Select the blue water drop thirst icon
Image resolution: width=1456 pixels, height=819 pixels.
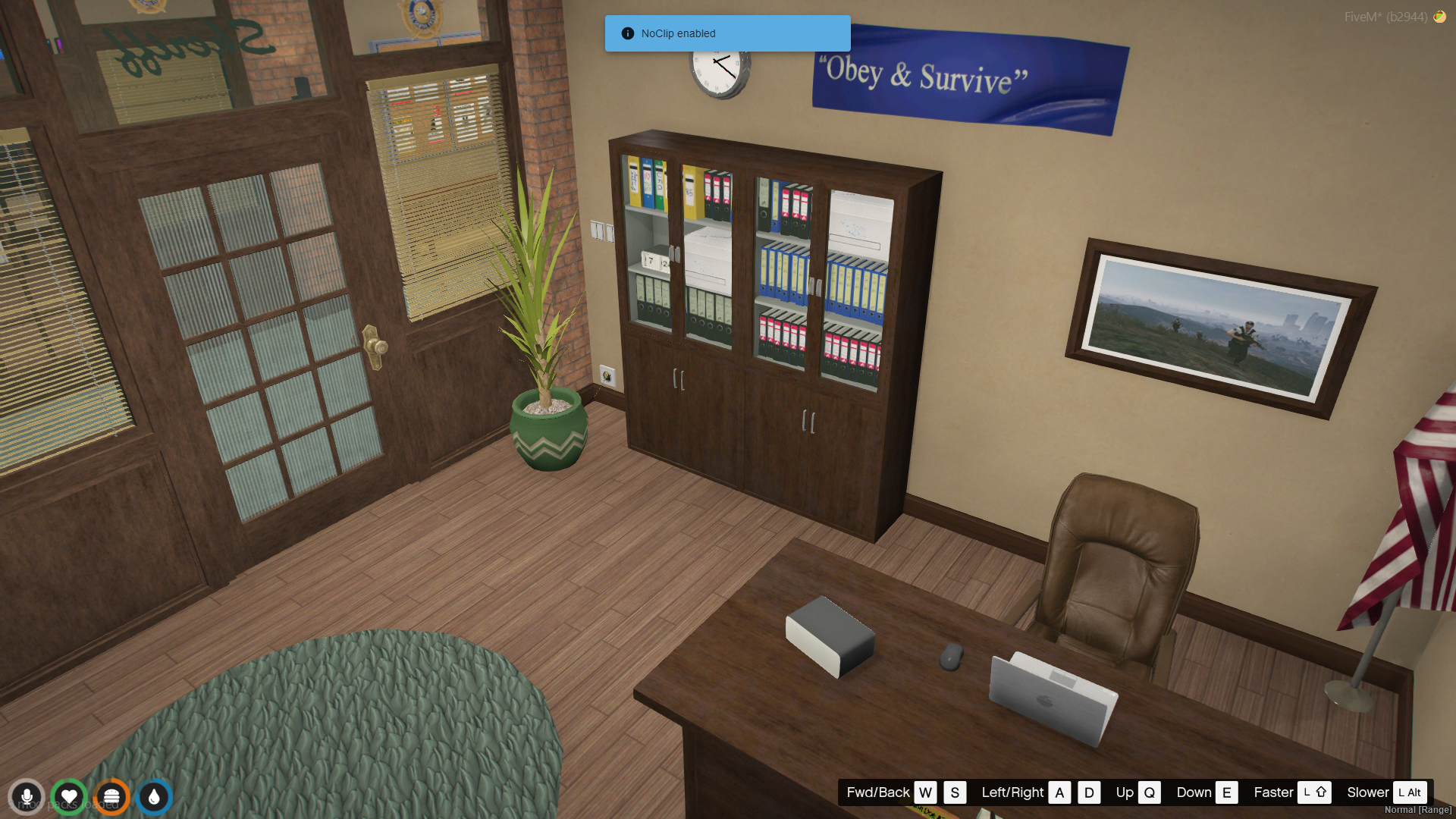(154, 797)
